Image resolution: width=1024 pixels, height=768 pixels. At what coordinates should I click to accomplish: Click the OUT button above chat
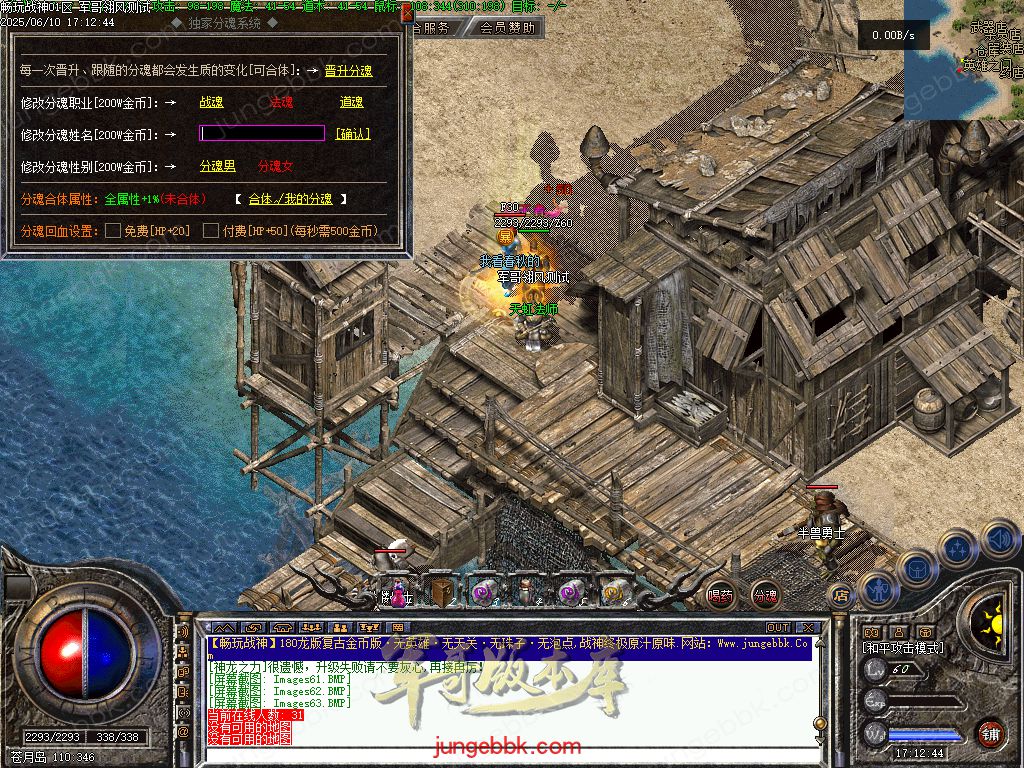(x=778, y=628)
